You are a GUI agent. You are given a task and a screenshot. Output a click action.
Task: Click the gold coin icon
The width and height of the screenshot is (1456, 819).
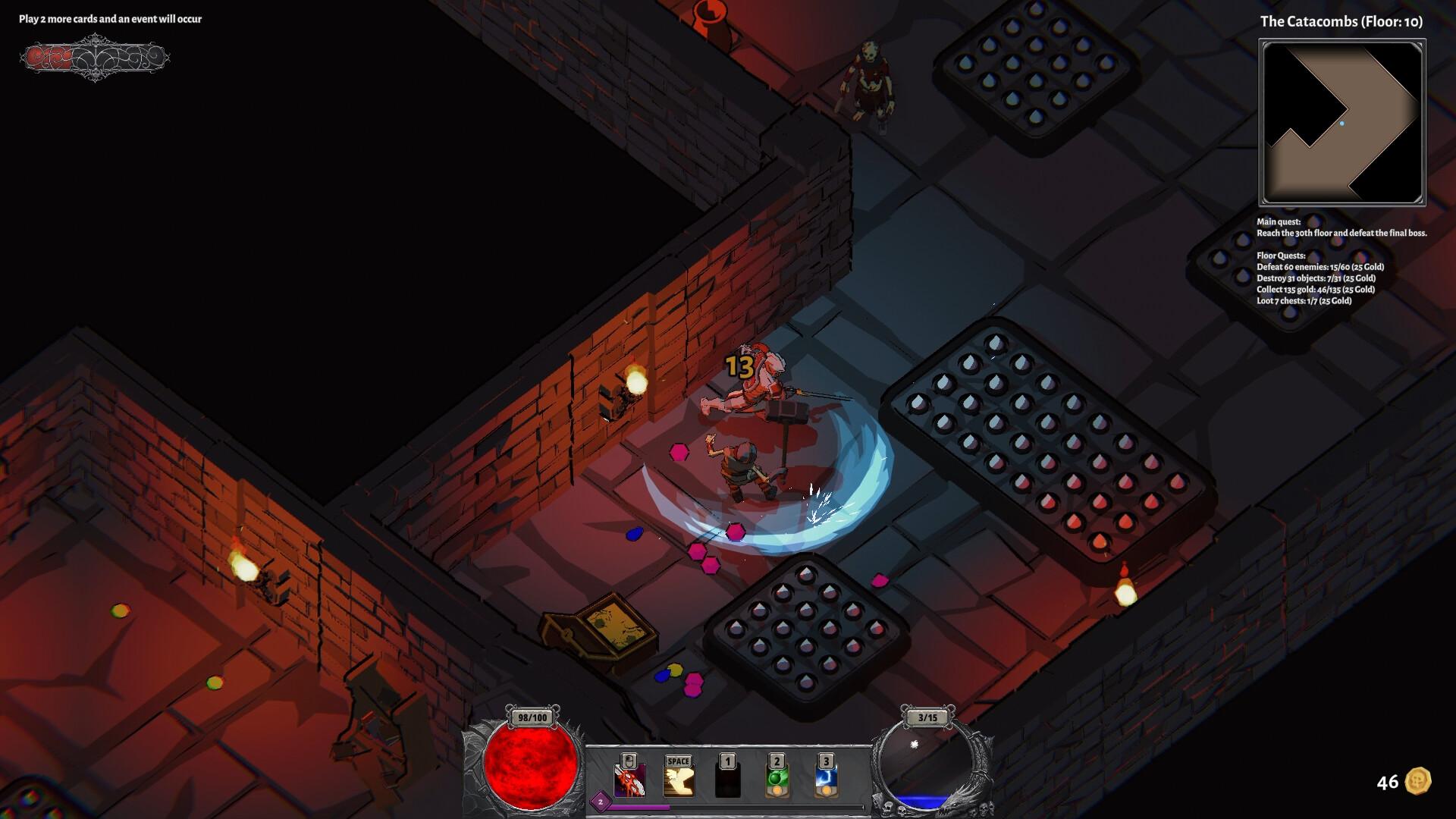pos(1418,781)
